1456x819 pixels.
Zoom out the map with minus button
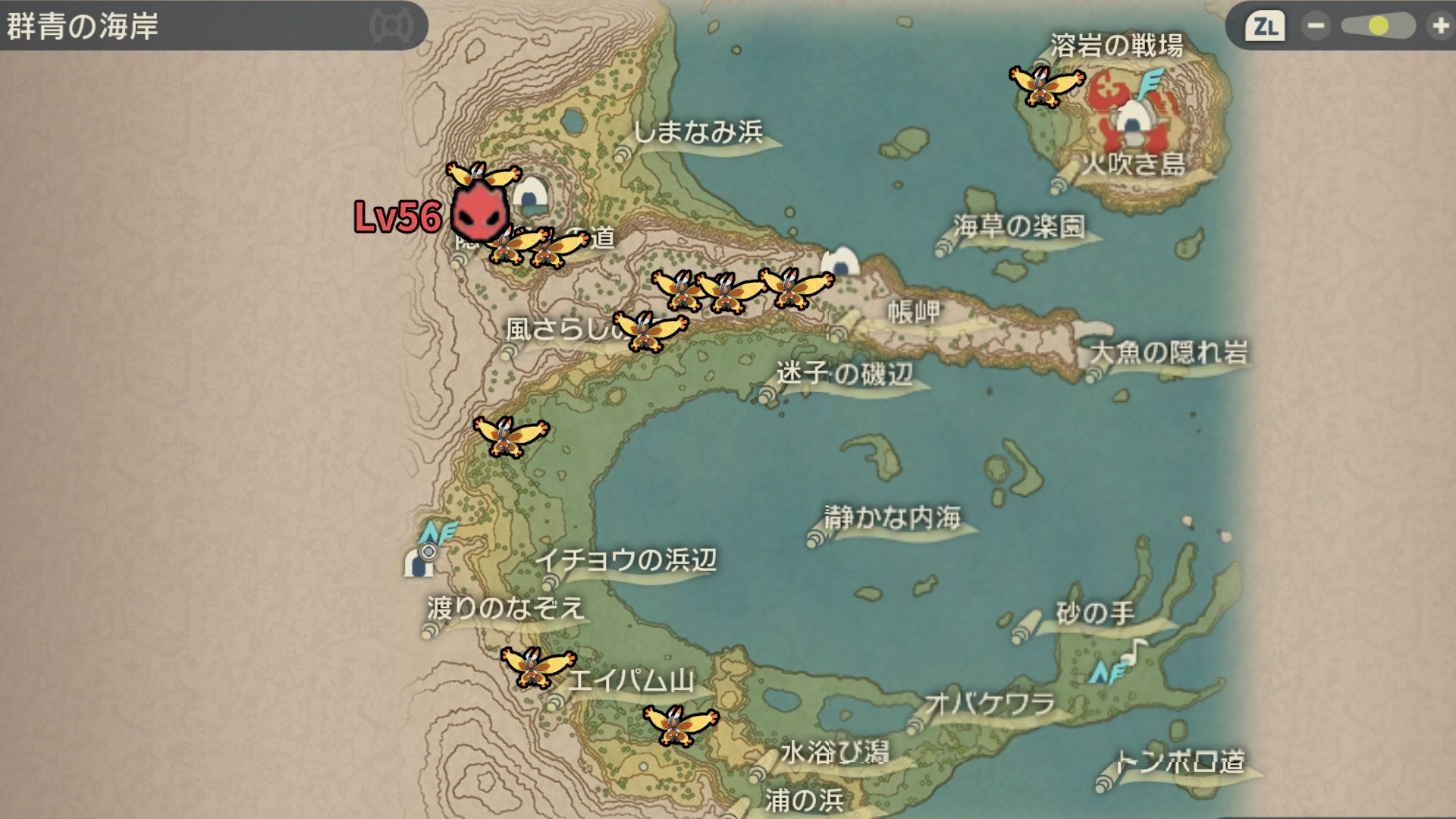point(1316,27)
